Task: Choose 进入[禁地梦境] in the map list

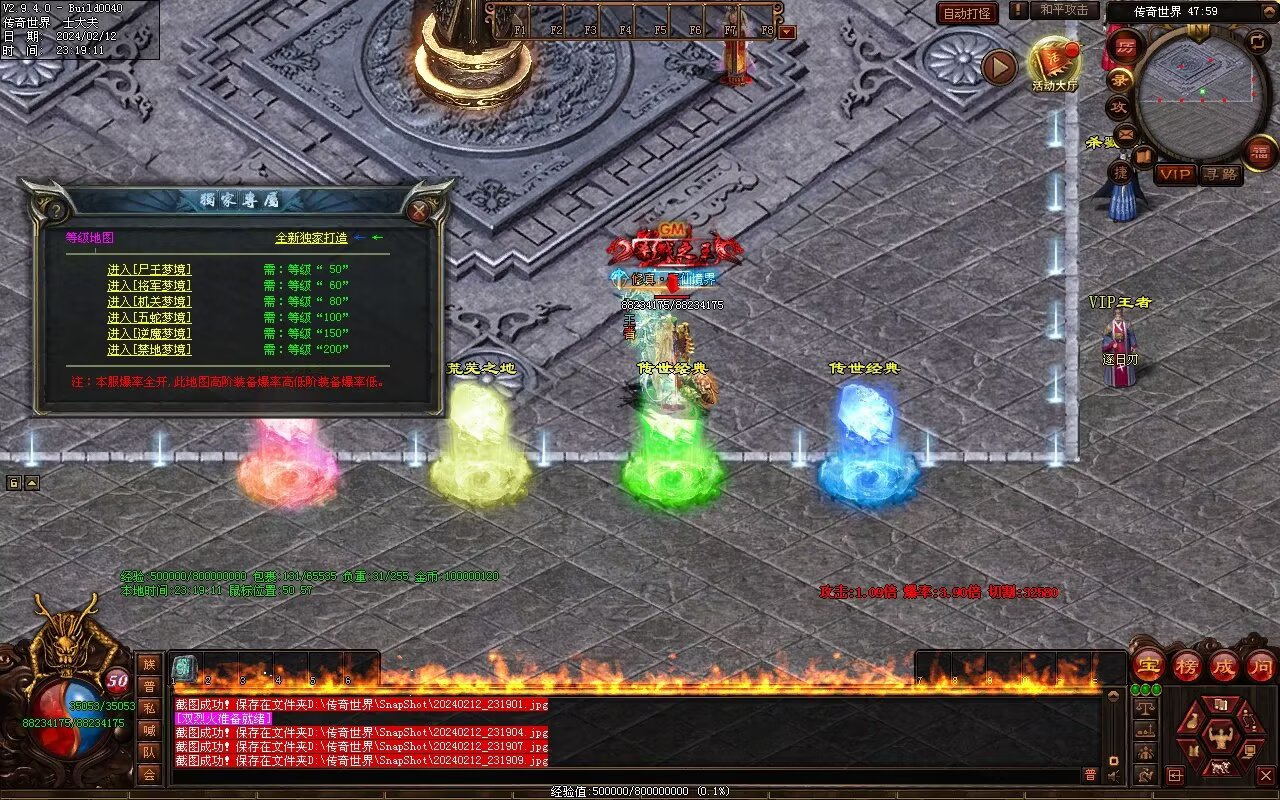Action: 149,350
